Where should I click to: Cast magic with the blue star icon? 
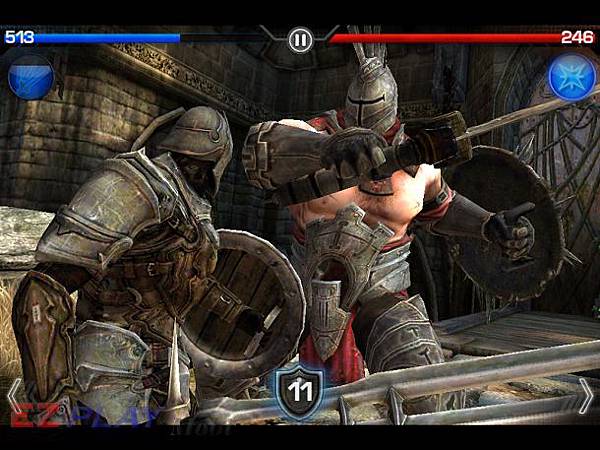click(x=571, y=78)
